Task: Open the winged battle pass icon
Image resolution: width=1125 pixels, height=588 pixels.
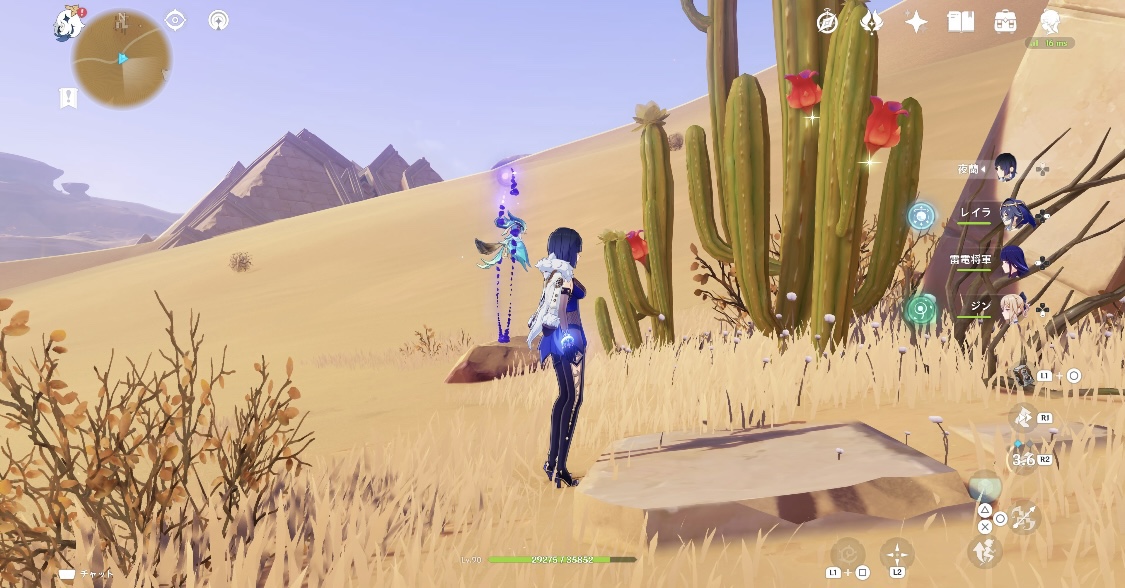Action: (x=871, y=22)
